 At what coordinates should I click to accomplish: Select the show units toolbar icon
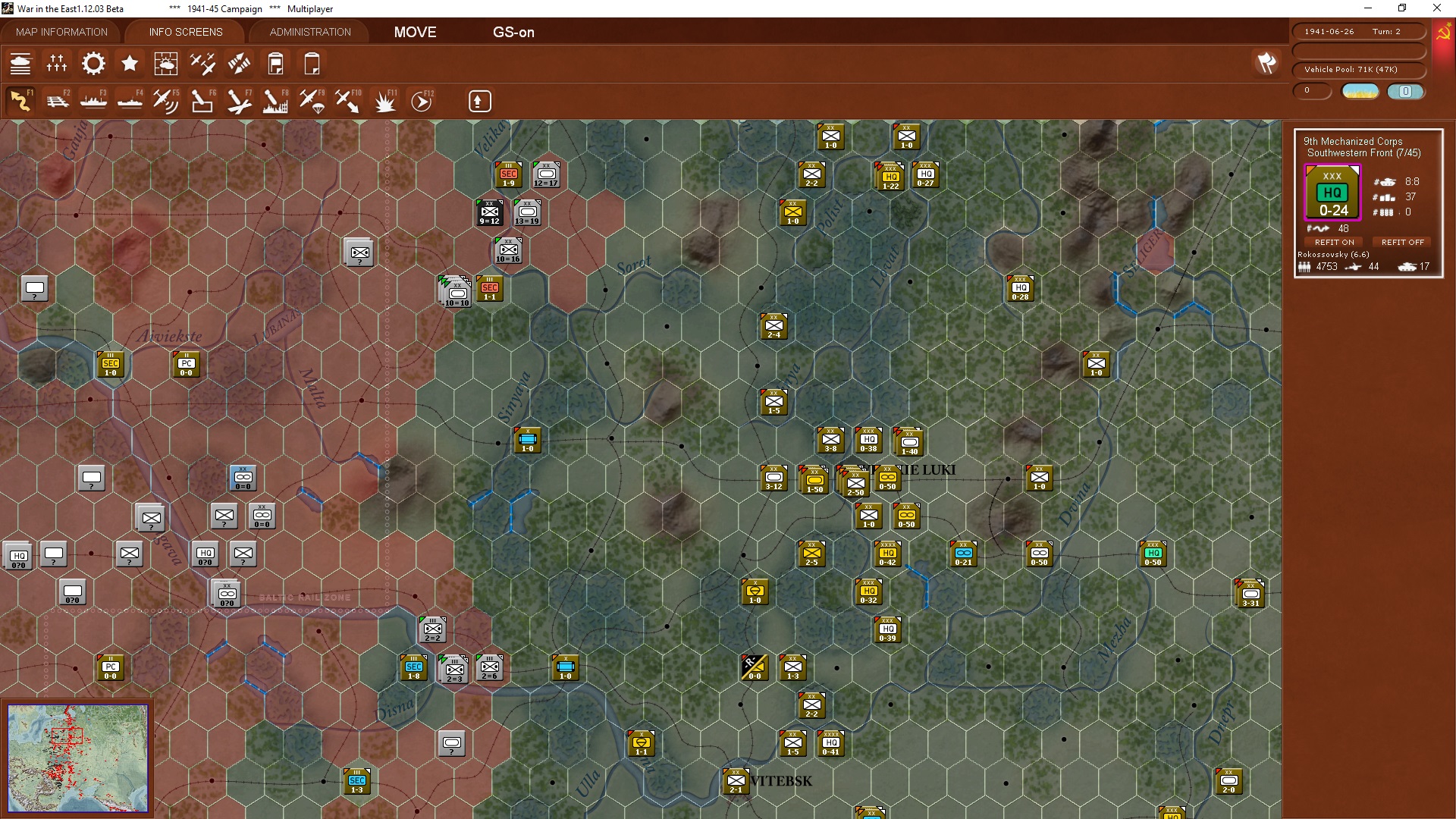(21, 64)
